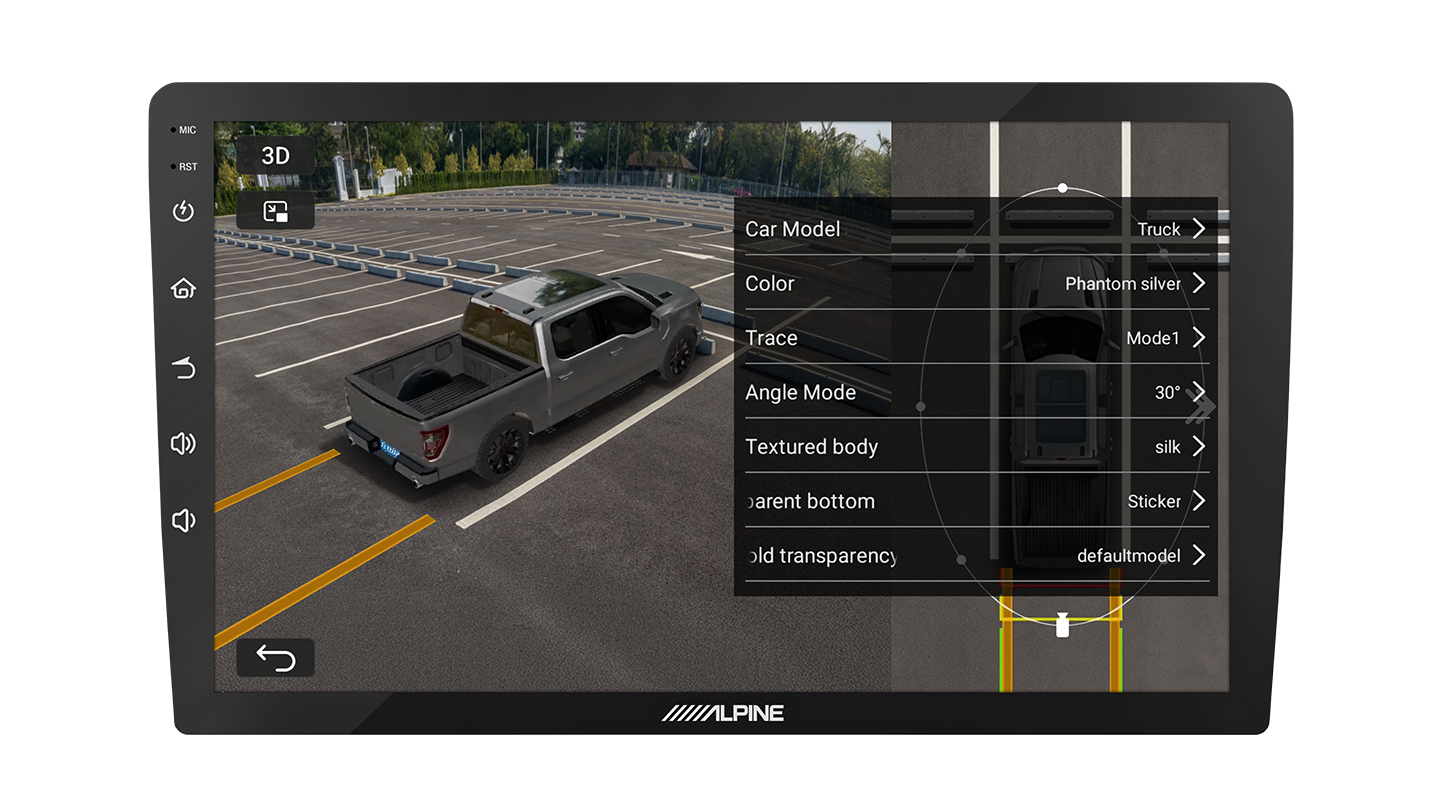Click the back arrow button

tap(275, 658)
